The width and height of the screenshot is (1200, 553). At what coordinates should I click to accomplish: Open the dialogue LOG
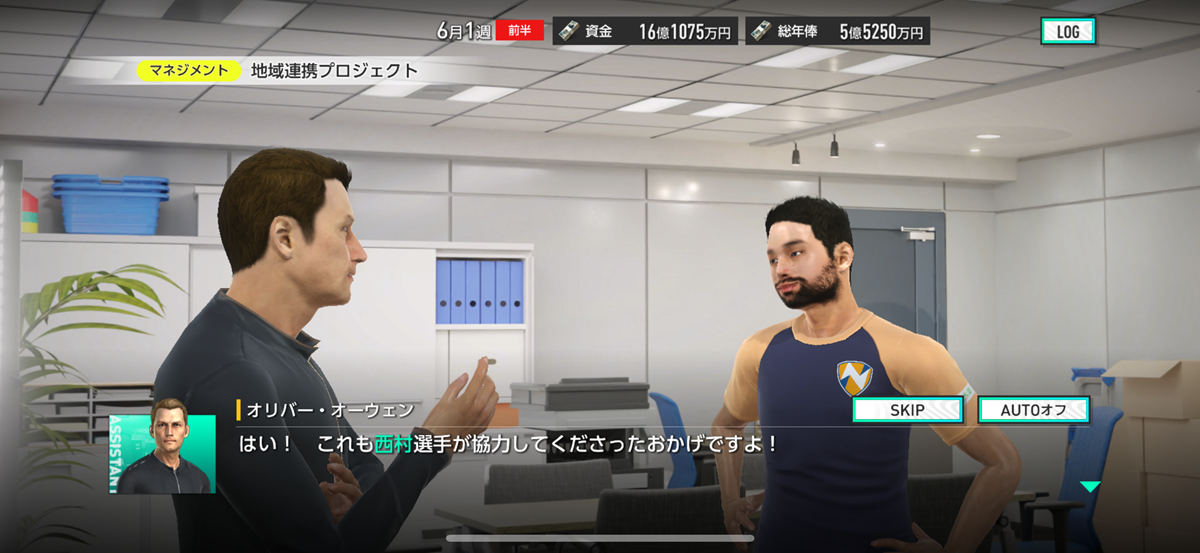click(1067, 31)
